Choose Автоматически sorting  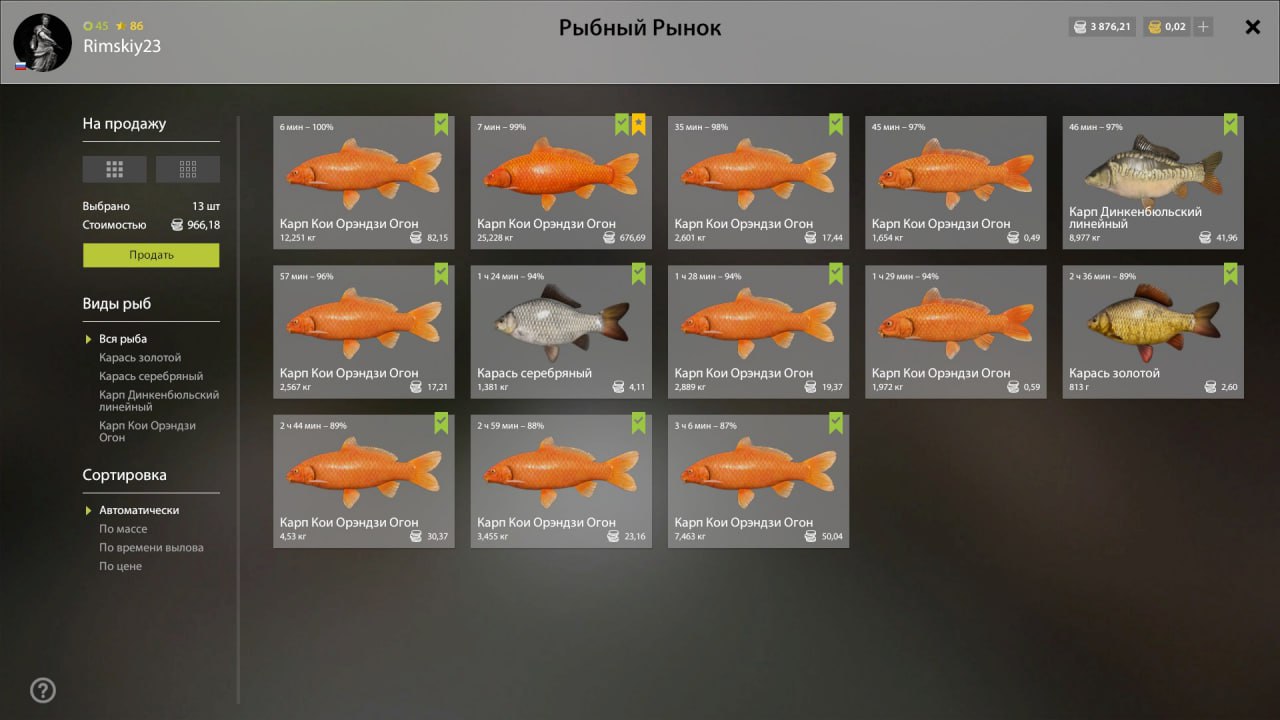point(139,510)
